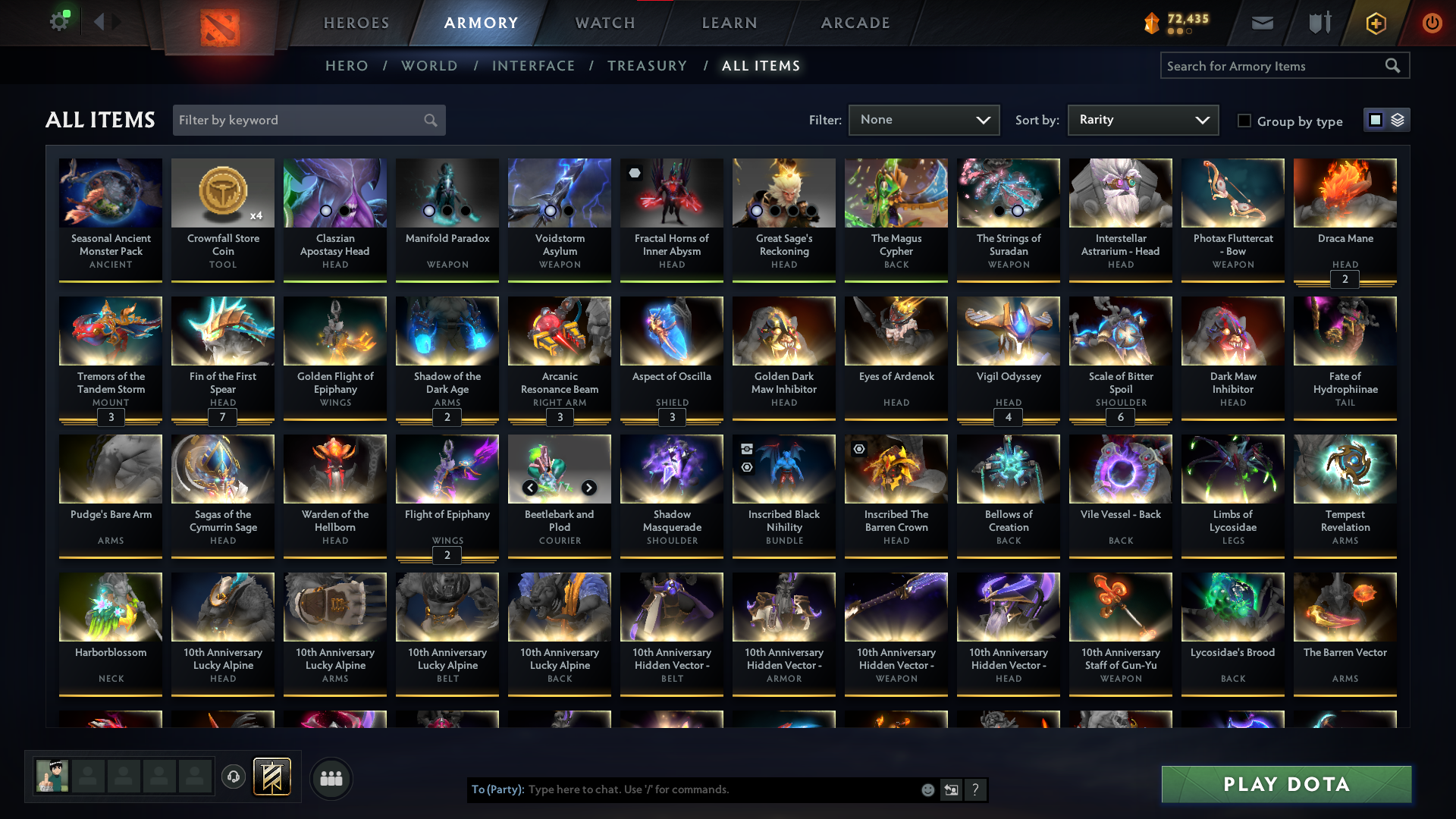The height and width of the screenshot is (819, 1456).
Task: Click the settings gear icon
Action: 60,20
